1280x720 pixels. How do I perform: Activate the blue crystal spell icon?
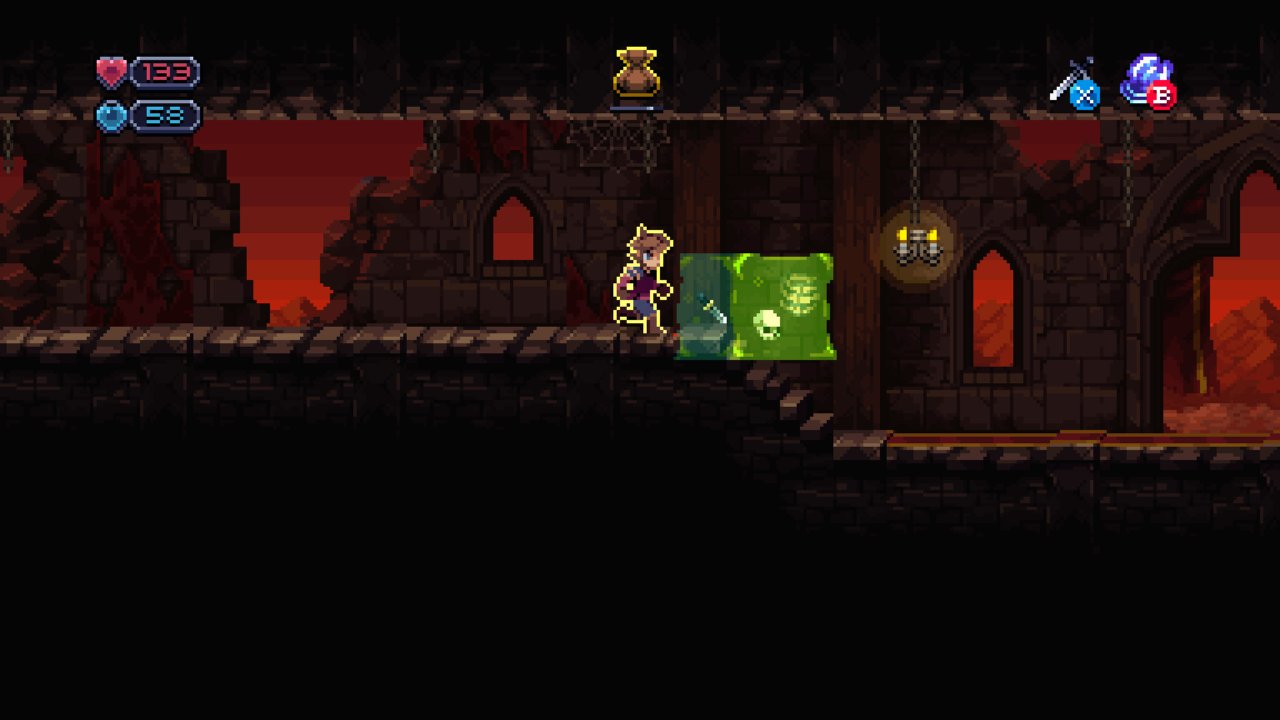[x=1145, y=78]
